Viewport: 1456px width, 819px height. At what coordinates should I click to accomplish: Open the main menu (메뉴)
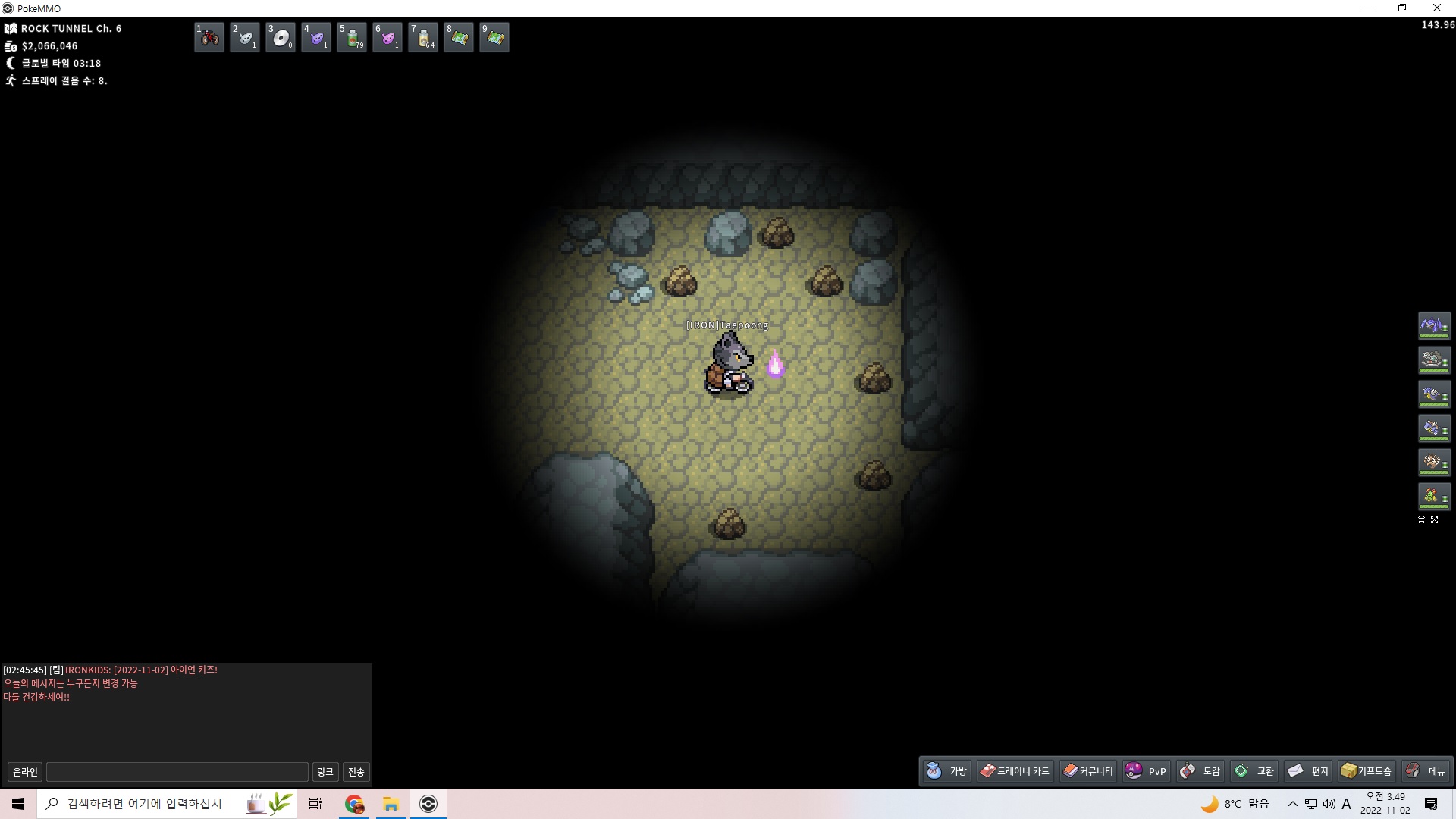coord(1426,771)
